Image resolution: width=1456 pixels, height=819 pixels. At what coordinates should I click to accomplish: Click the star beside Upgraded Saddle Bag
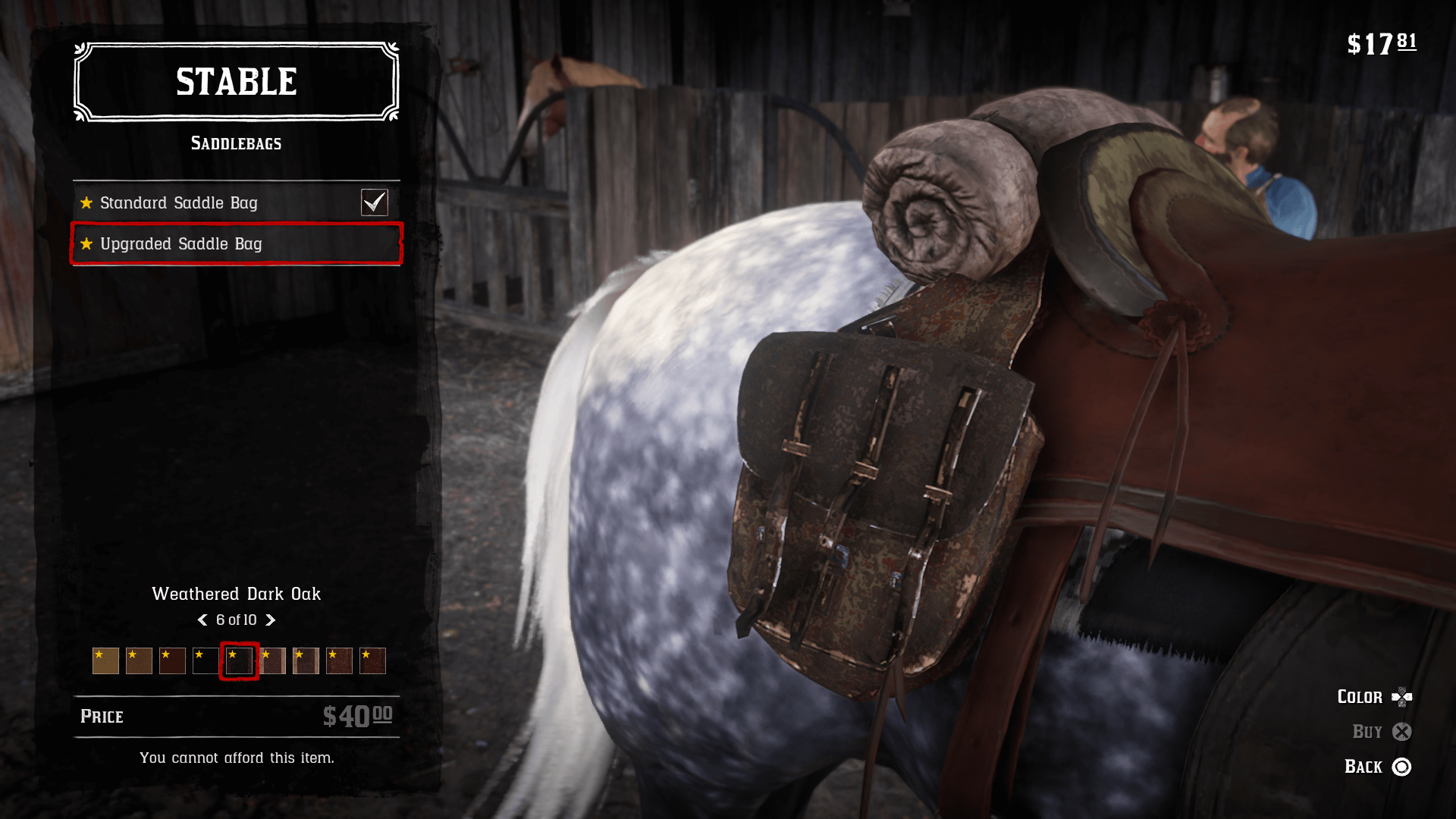point(87,244)
